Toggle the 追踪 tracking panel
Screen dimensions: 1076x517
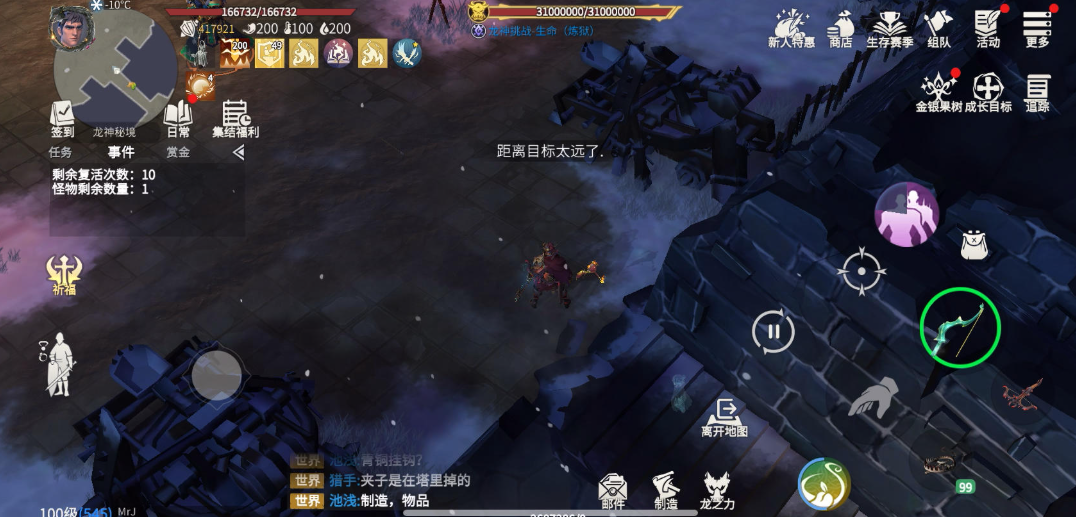pyautogui.click(x=1037, y=91)
